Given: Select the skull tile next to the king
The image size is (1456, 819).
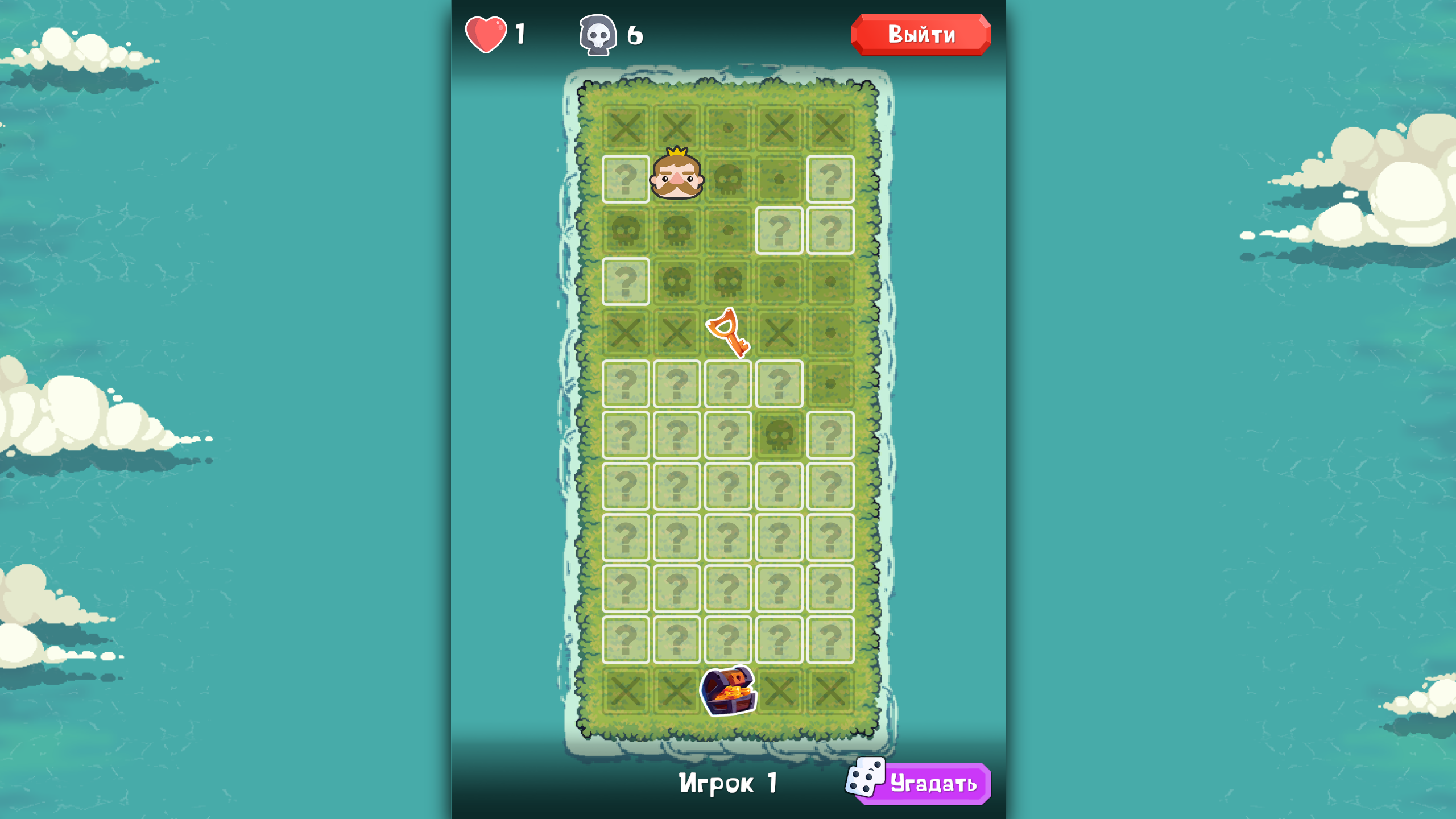Looking at the screenshot, I should (728, 179).
